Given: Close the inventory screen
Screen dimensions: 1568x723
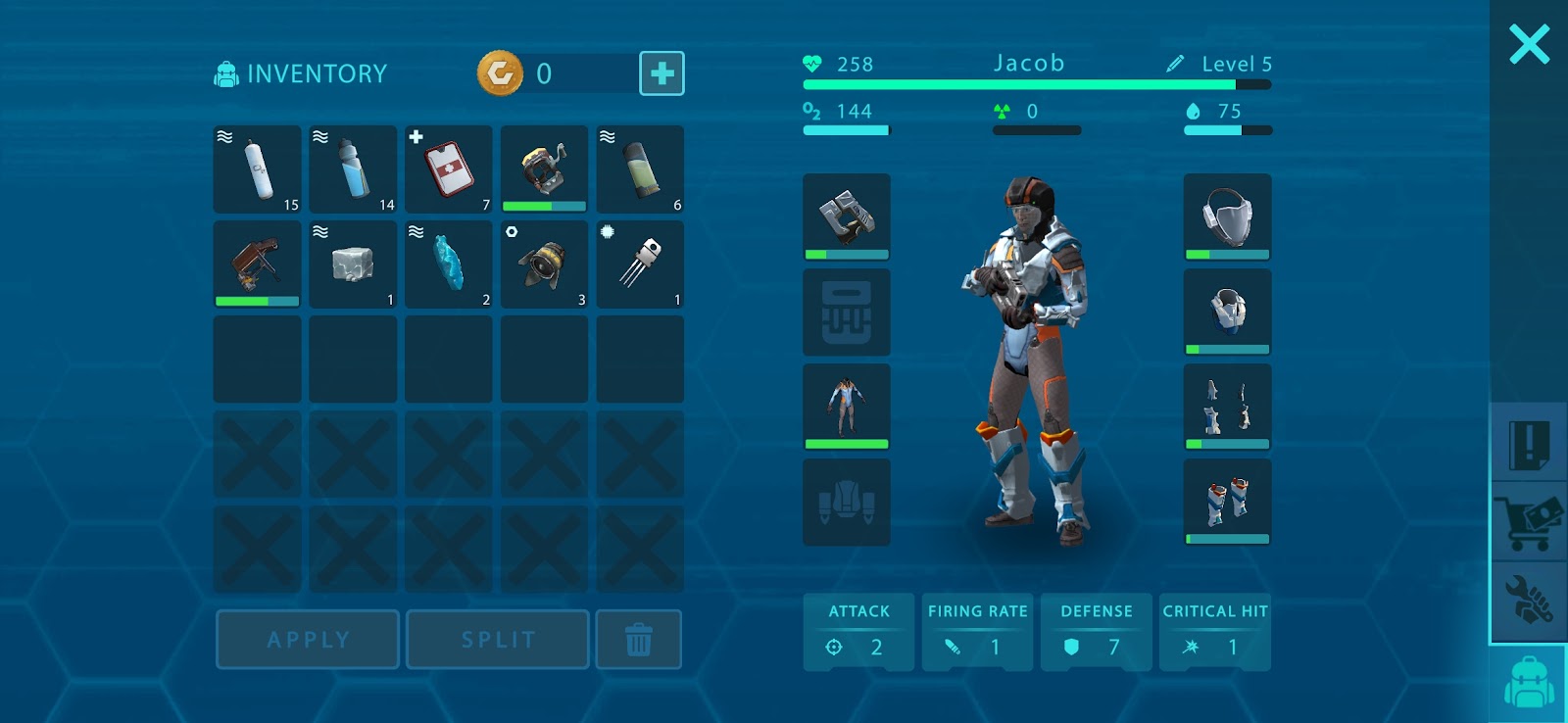Looking at the screenshot, I should pyautogui.click(x=1529, y=45).
